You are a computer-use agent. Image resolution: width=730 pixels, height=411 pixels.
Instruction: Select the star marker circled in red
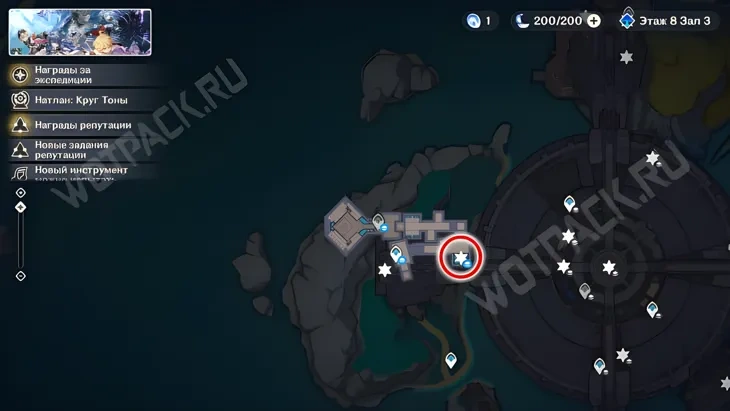461,259
